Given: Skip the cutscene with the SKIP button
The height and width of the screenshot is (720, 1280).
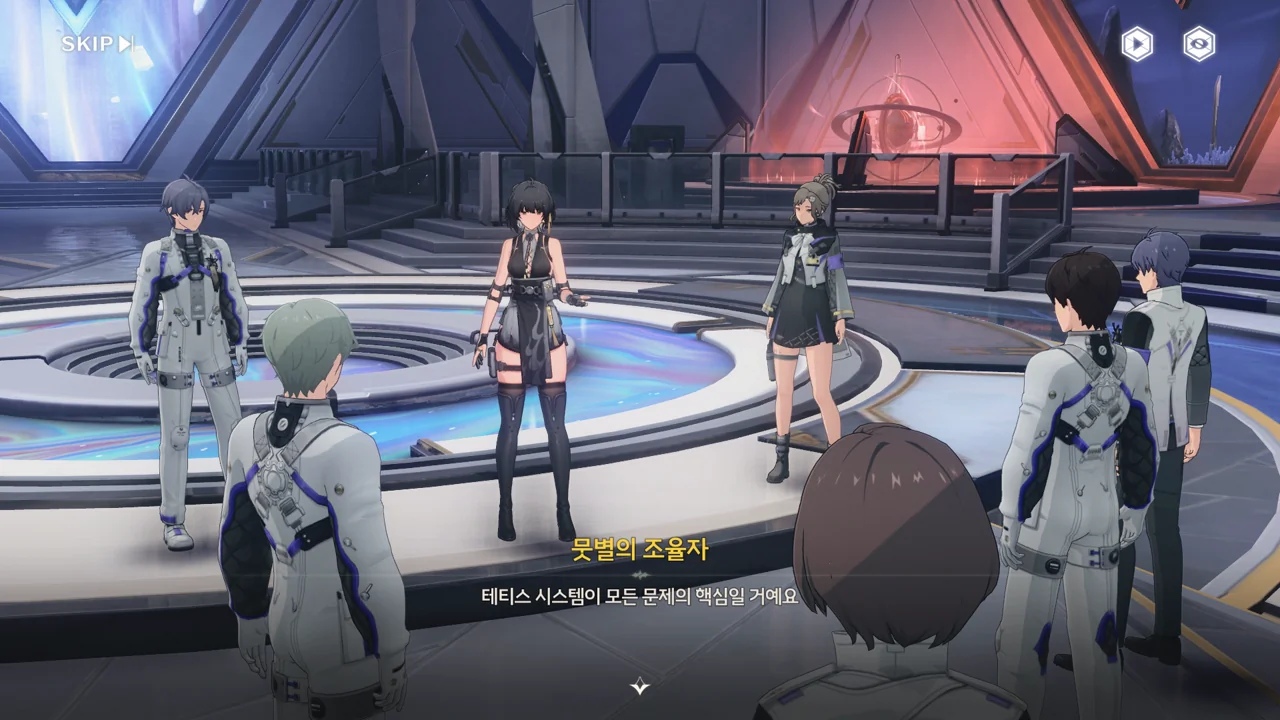Looking at the screenshot, I should point(97,44).
